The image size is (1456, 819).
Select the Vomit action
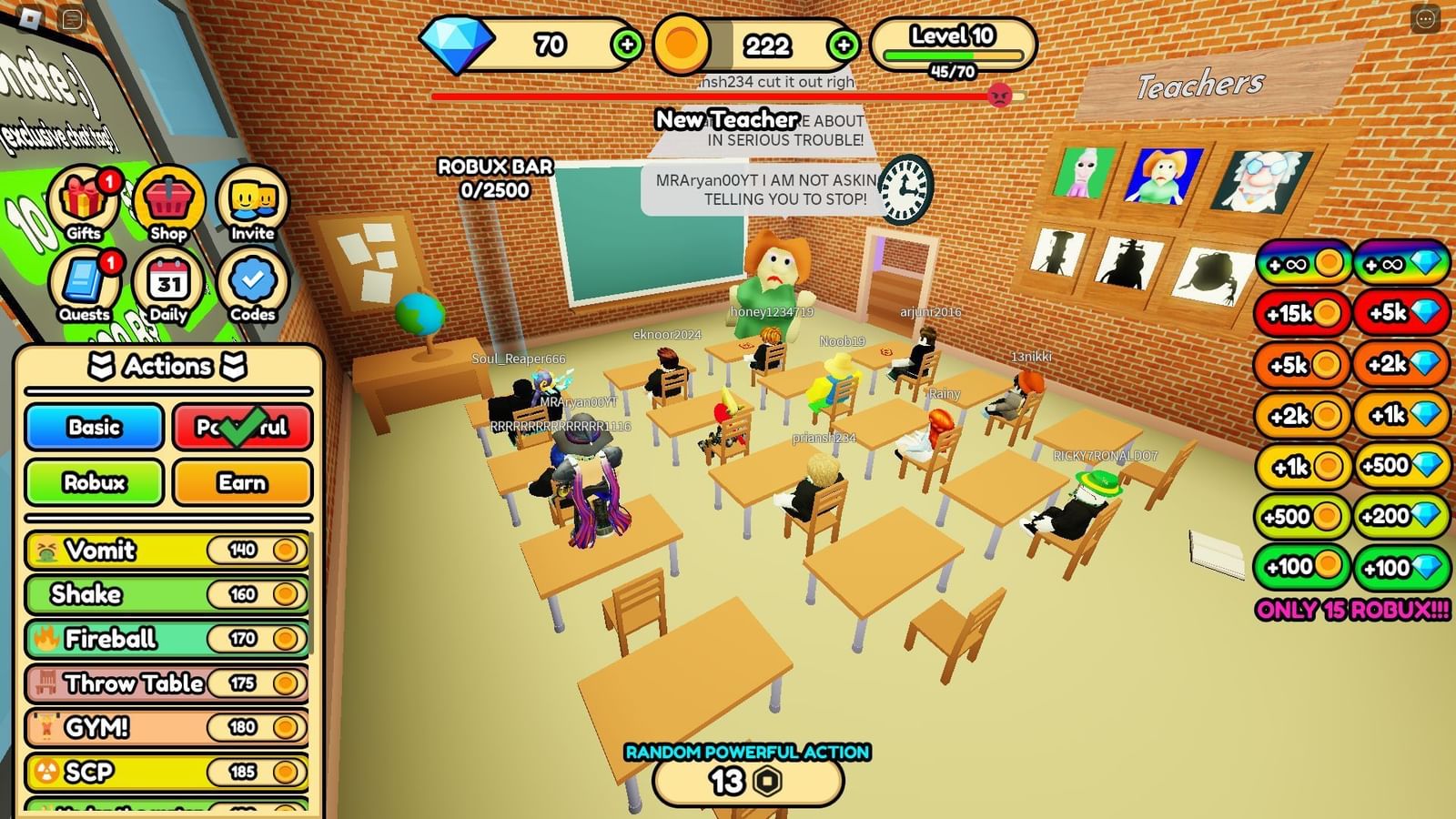pos(168,550)
